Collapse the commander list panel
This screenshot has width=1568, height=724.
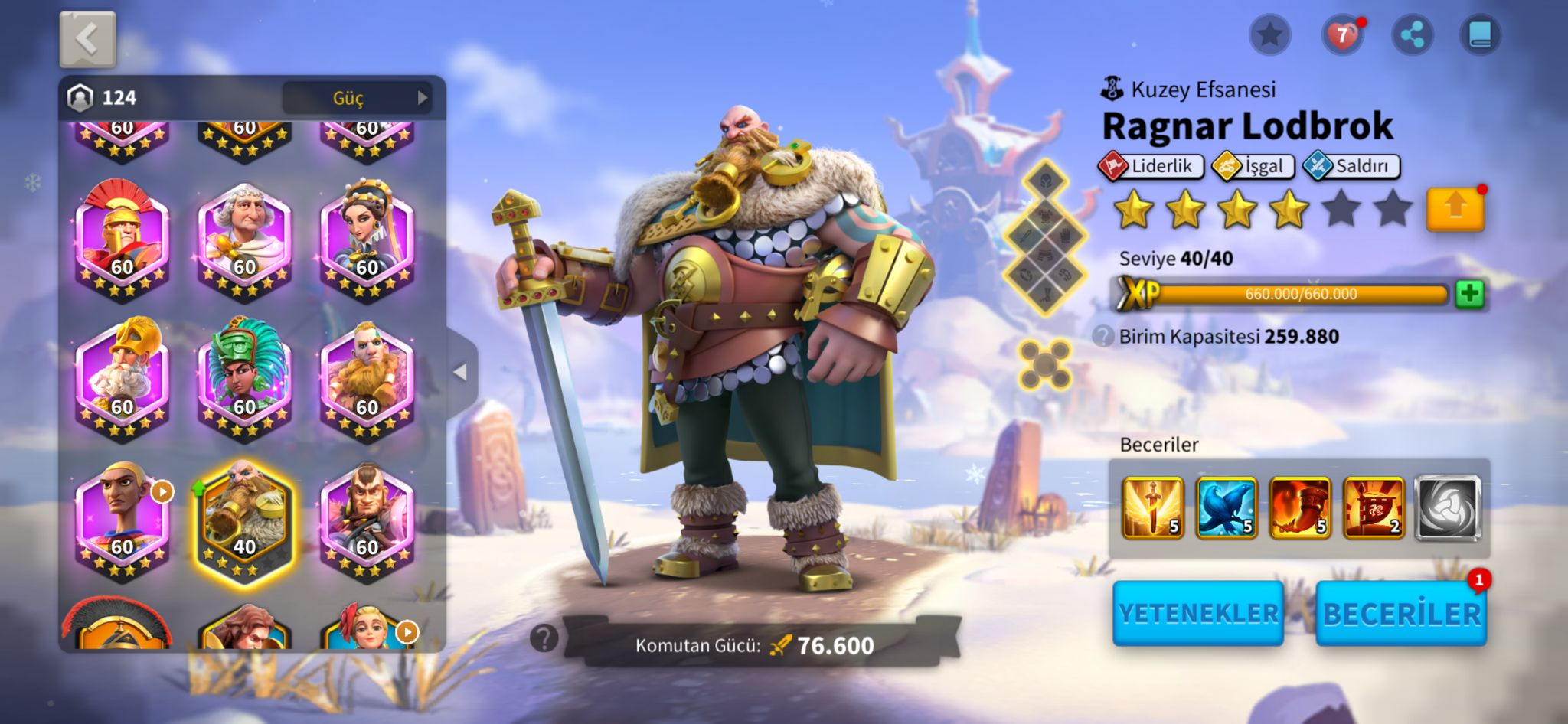point(460,372)
